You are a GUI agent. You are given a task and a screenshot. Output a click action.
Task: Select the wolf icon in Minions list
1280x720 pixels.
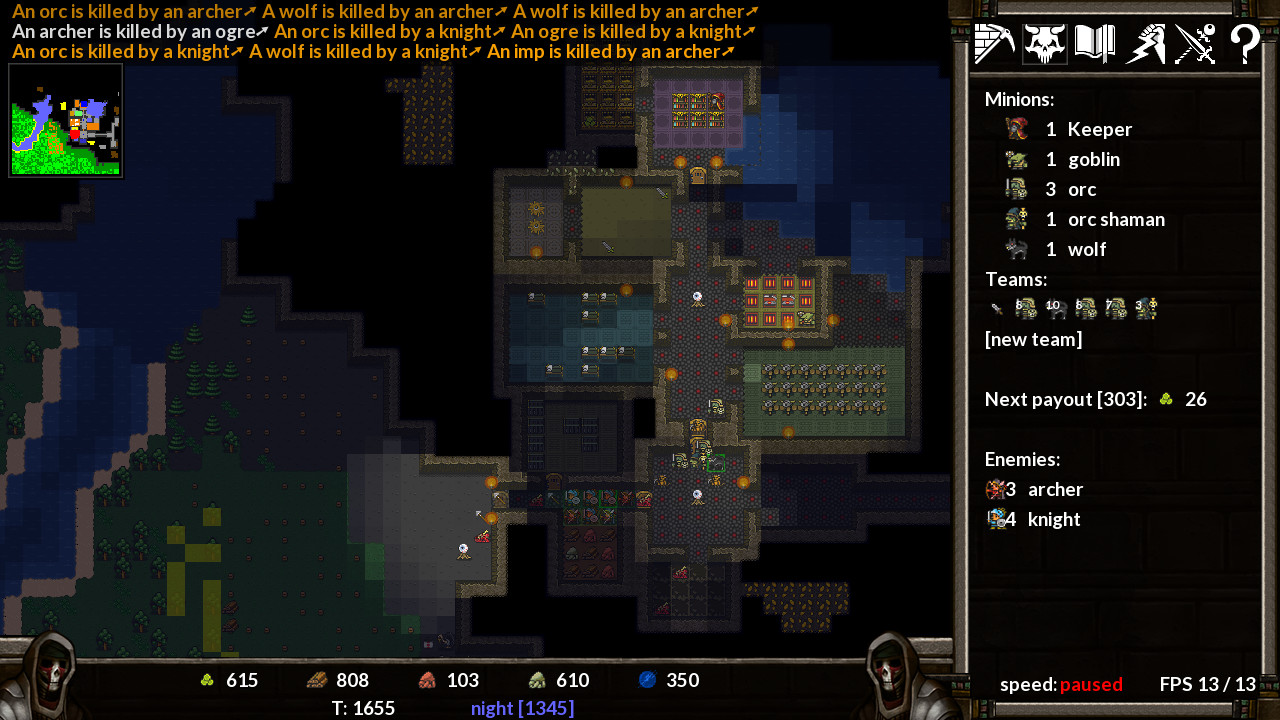coord(1019,249)
